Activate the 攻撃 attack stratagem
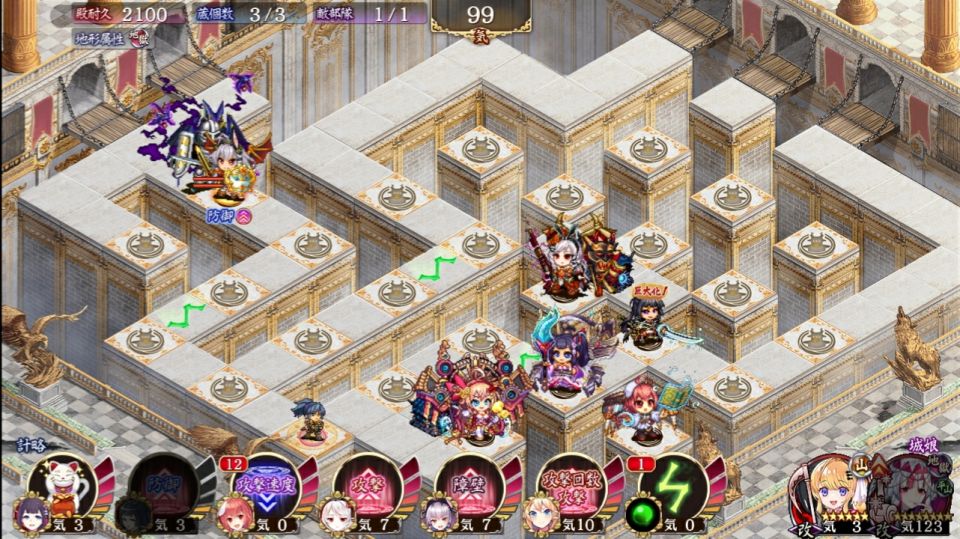The height and width of the screenshot is (539, 960). pos(366,485)
